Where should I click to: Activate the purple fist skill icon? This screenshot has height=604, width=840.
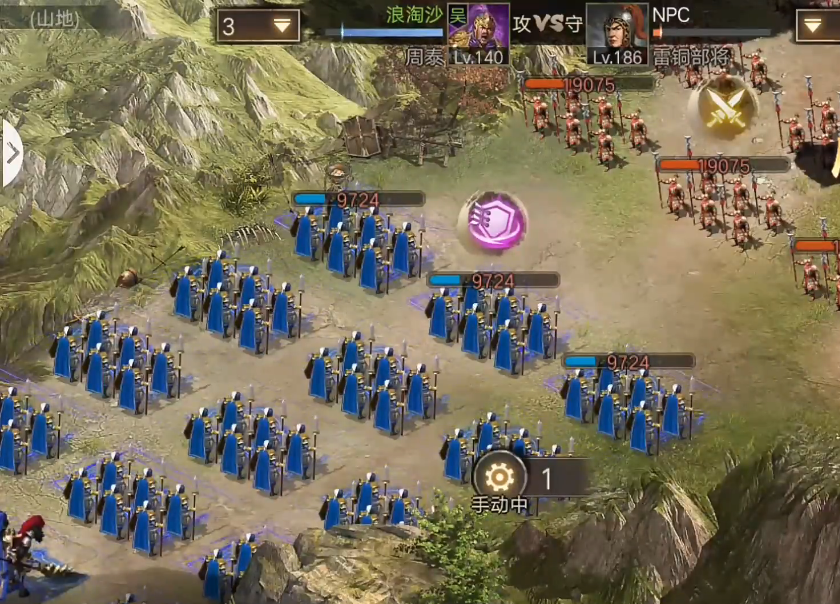492,221
